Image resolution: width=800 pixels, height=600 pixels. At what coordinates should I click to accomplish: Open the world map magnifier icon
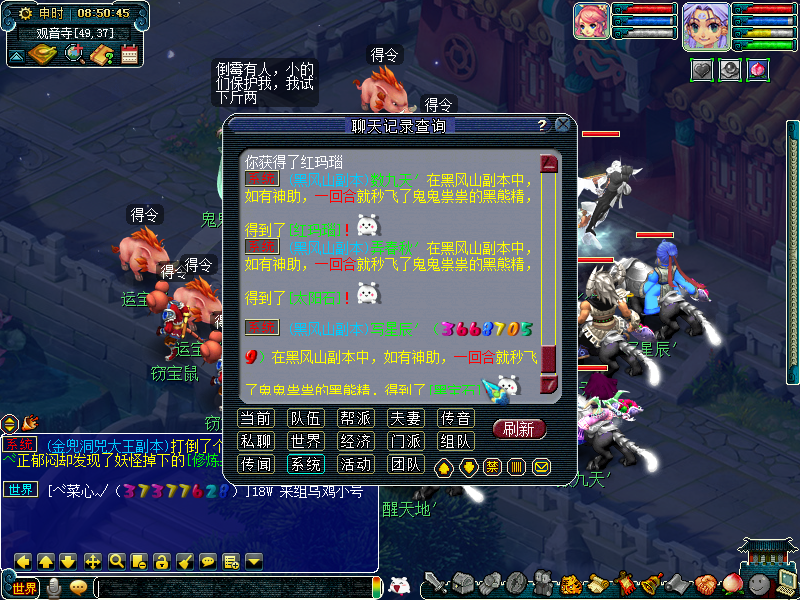pyautogui.click(x=74, y=54)
